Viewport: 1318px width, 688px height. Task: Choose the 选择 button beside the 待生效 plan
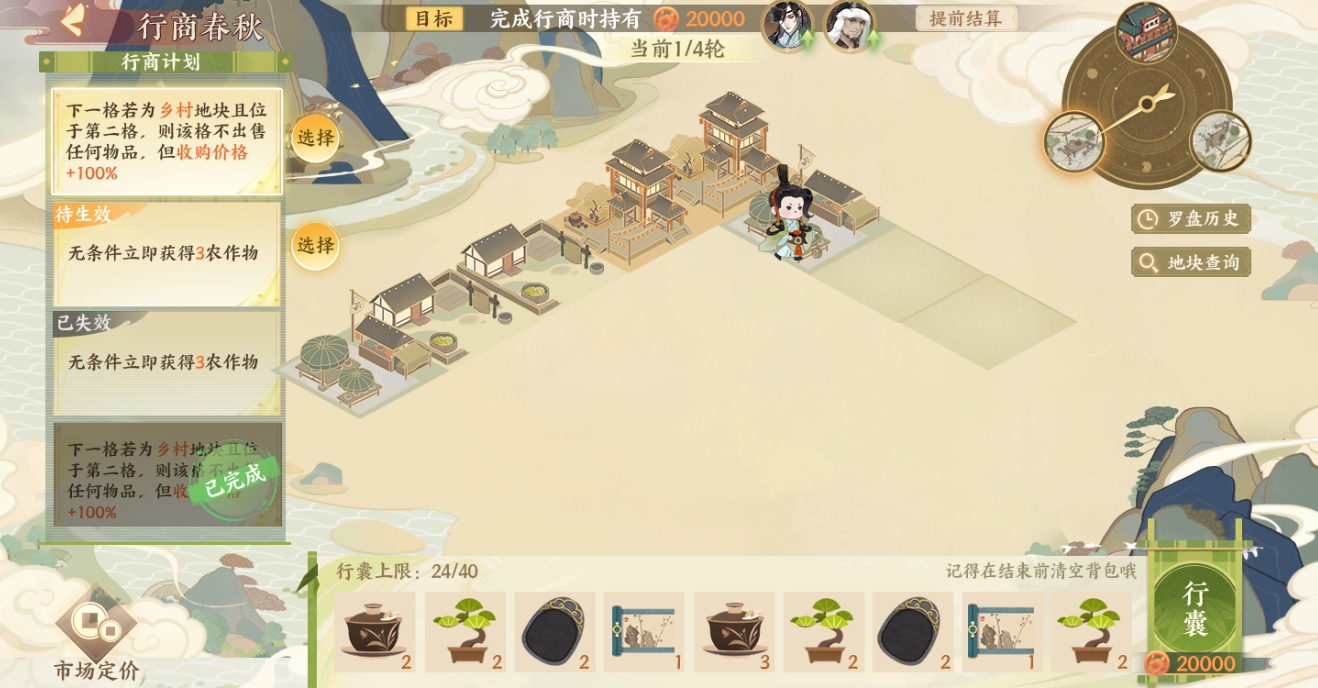point(315,245)
